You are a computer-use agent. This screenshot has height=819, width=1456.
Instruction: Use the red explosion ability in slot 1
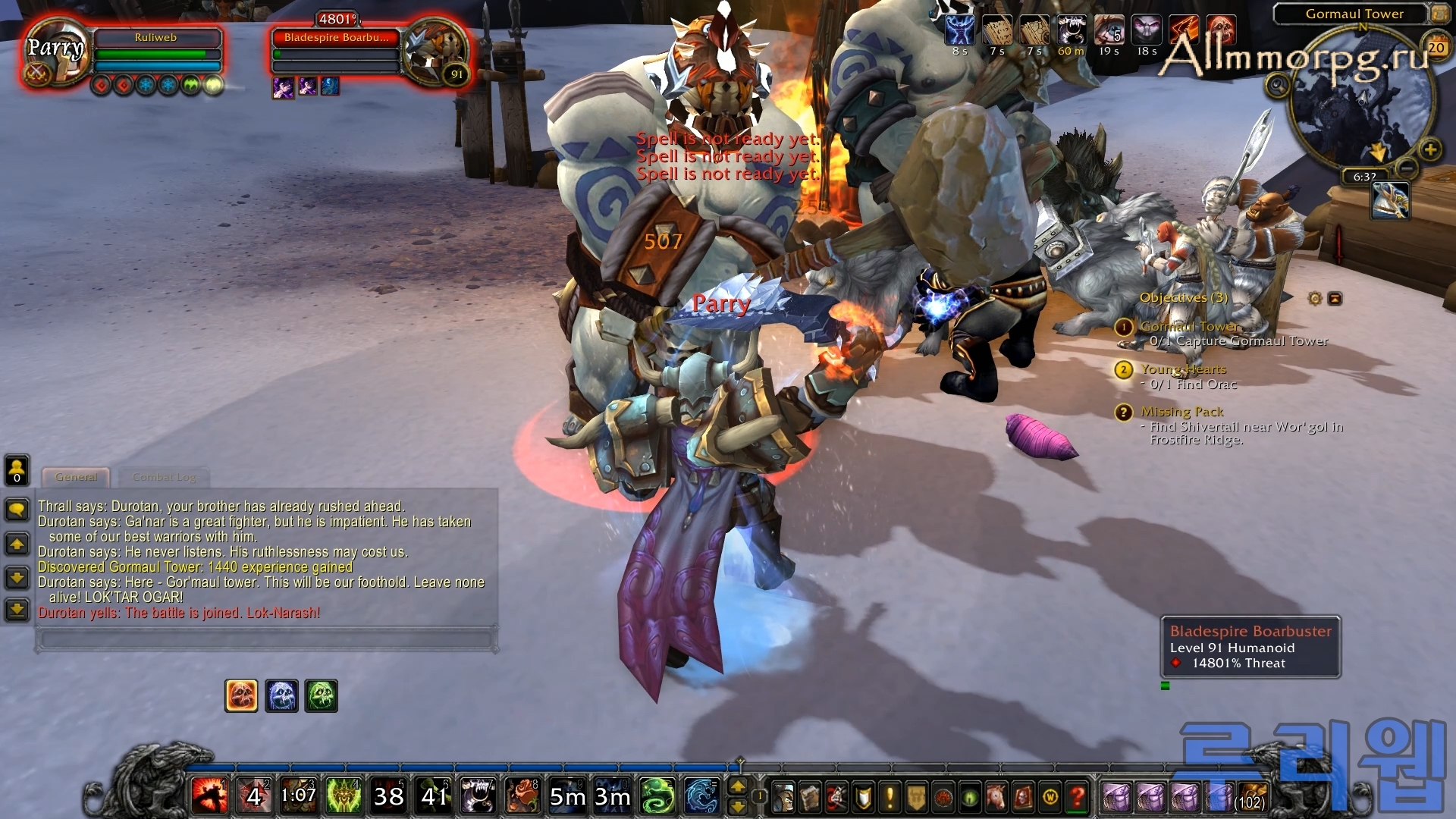(209, 795)
